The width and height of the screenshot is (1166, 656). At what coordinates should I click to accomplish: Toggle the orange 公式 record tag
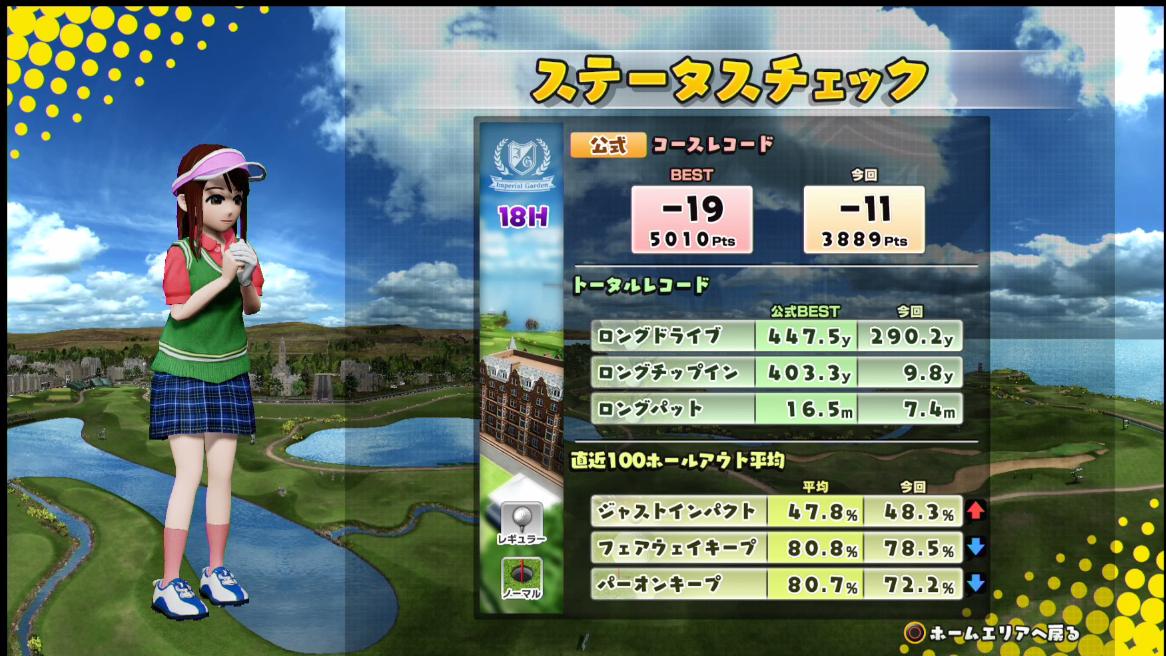[x=608, y=145]
